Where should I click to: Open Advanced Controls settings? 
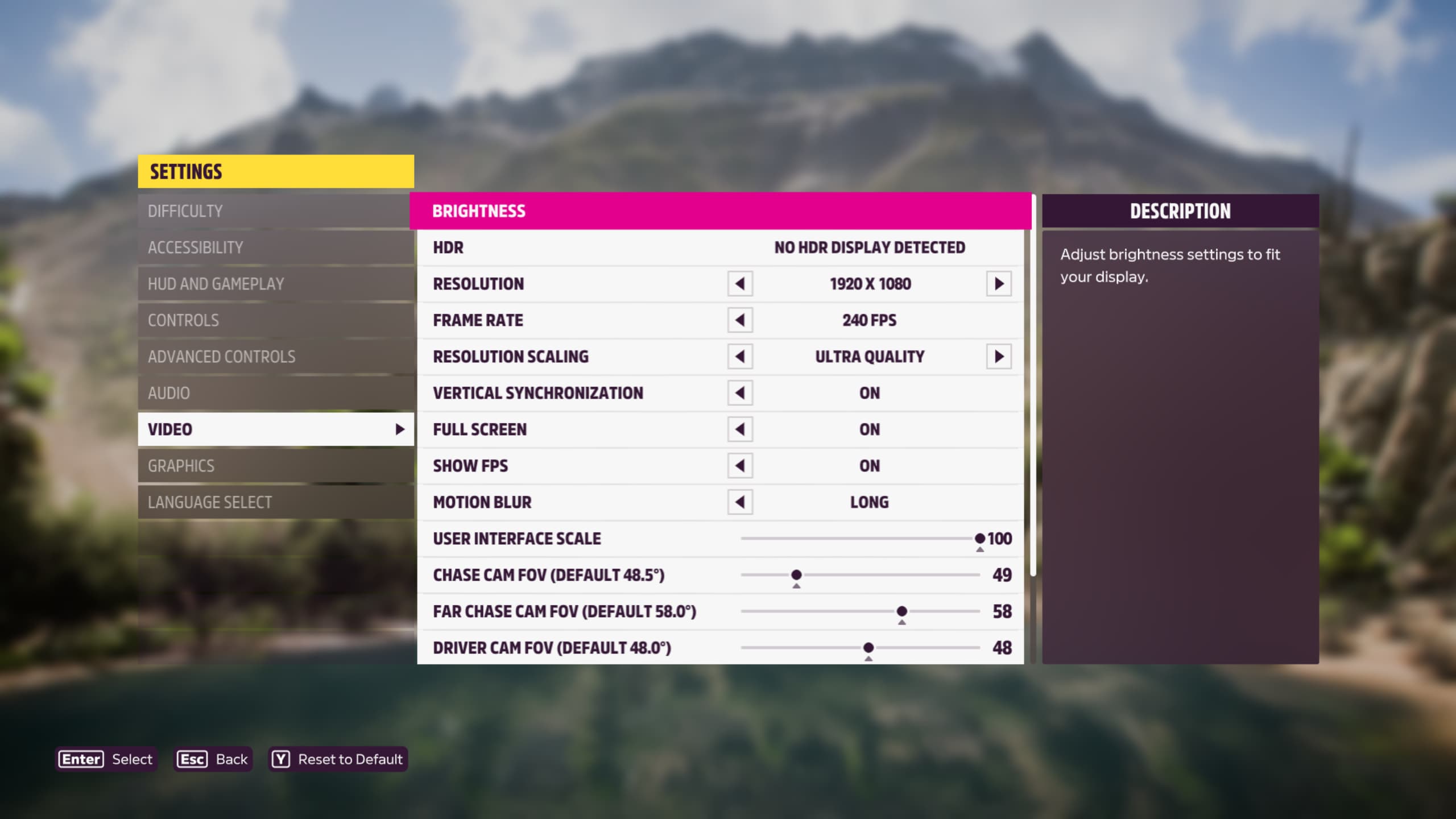pyautogui.click(x=275, y=357)
